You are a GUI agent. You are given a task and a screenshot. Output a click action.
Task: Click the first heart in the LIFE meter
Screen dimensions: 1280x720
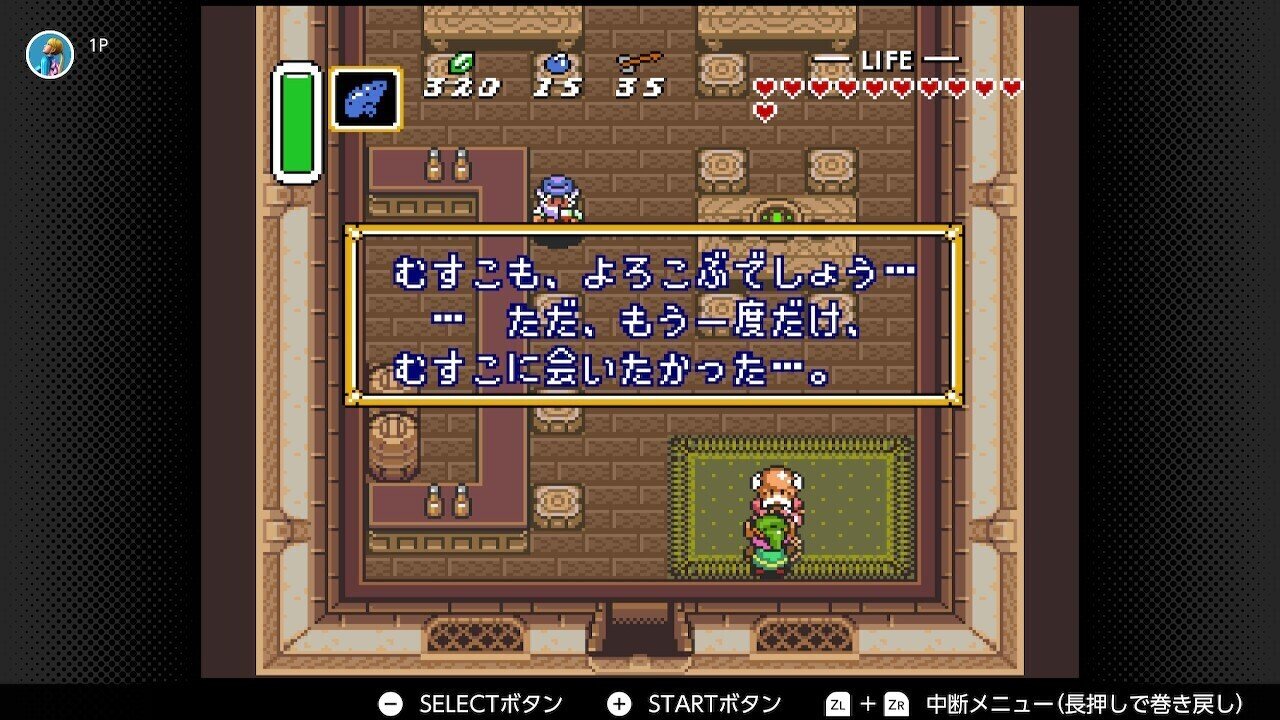[x=765, y=88]
